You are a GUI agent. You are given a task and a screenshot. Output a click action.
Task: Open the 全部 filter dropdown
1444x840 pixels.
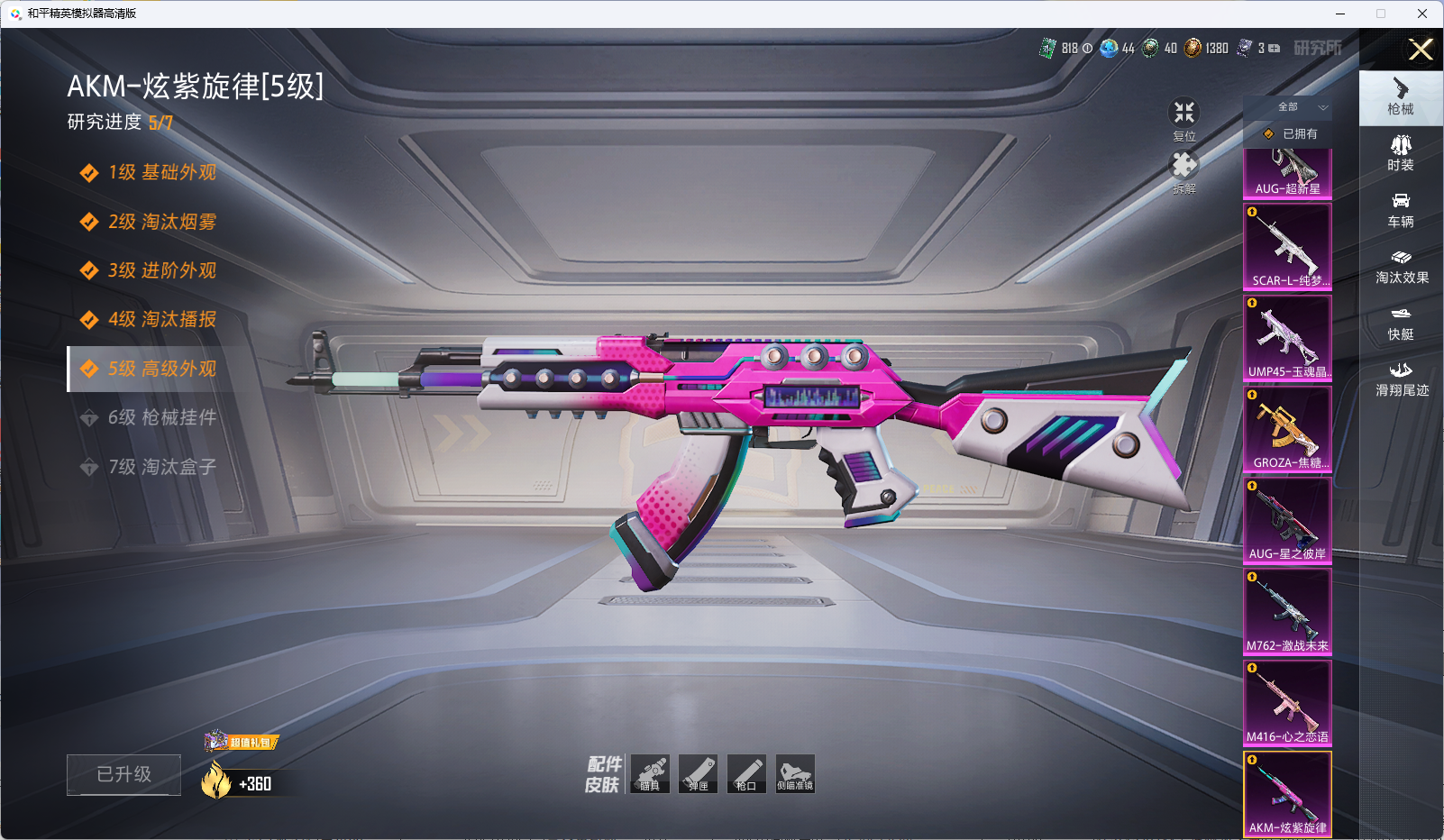coord(1298,107)
